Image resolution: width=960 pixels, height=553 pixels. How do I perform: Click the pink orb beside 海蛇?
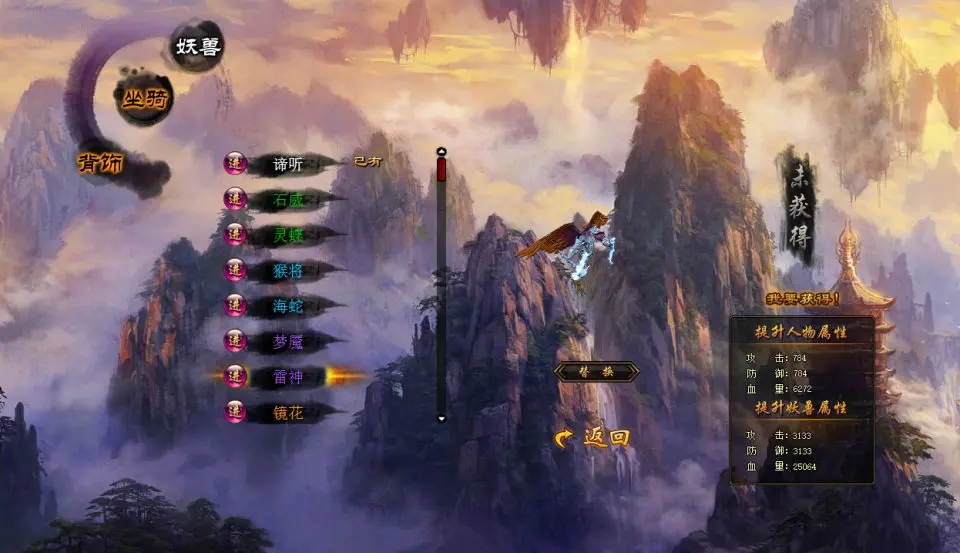tap(234, 306)
